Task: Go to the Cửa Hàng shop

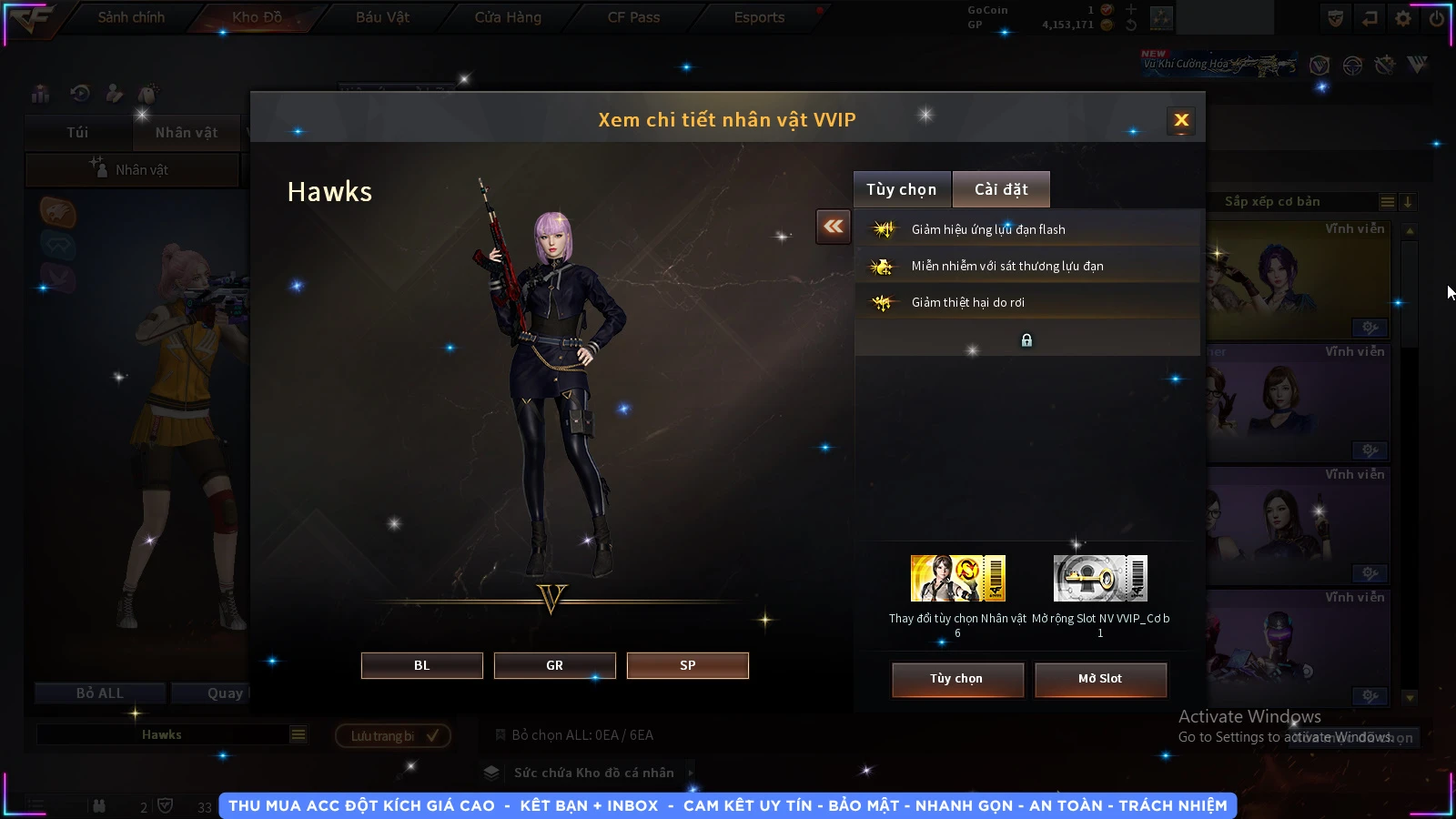Action: point(508,17)
